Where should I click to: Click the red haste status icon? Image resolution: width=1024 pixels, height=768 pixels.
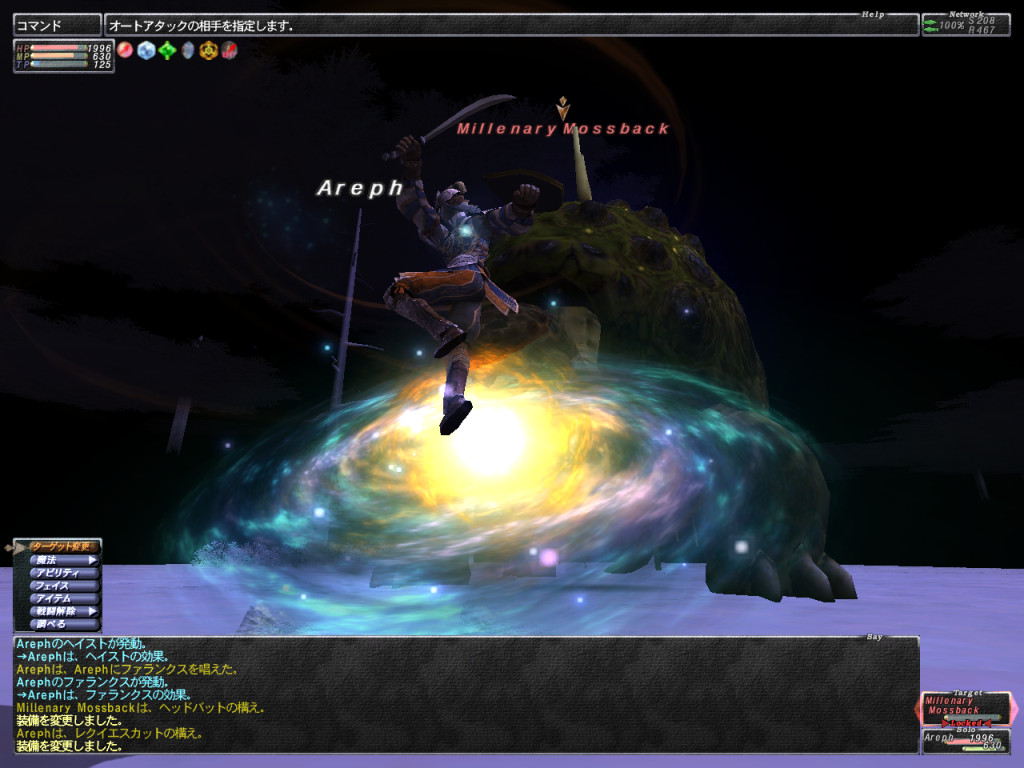[125, 50]
